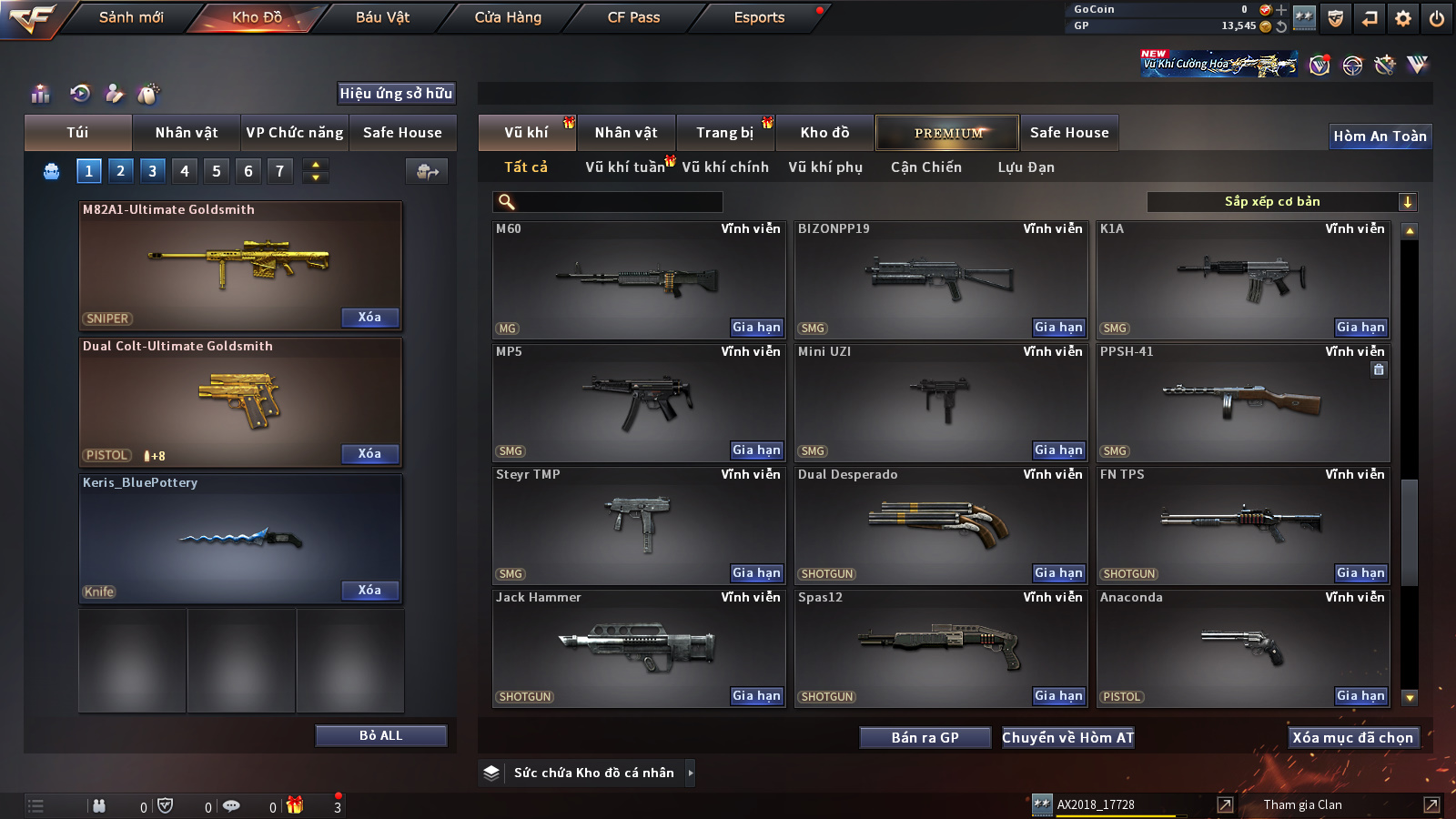Viewport: 1456px width, 819px height.
Task: Show Cận Chiến melee weapons
Action: pos(925,167)
